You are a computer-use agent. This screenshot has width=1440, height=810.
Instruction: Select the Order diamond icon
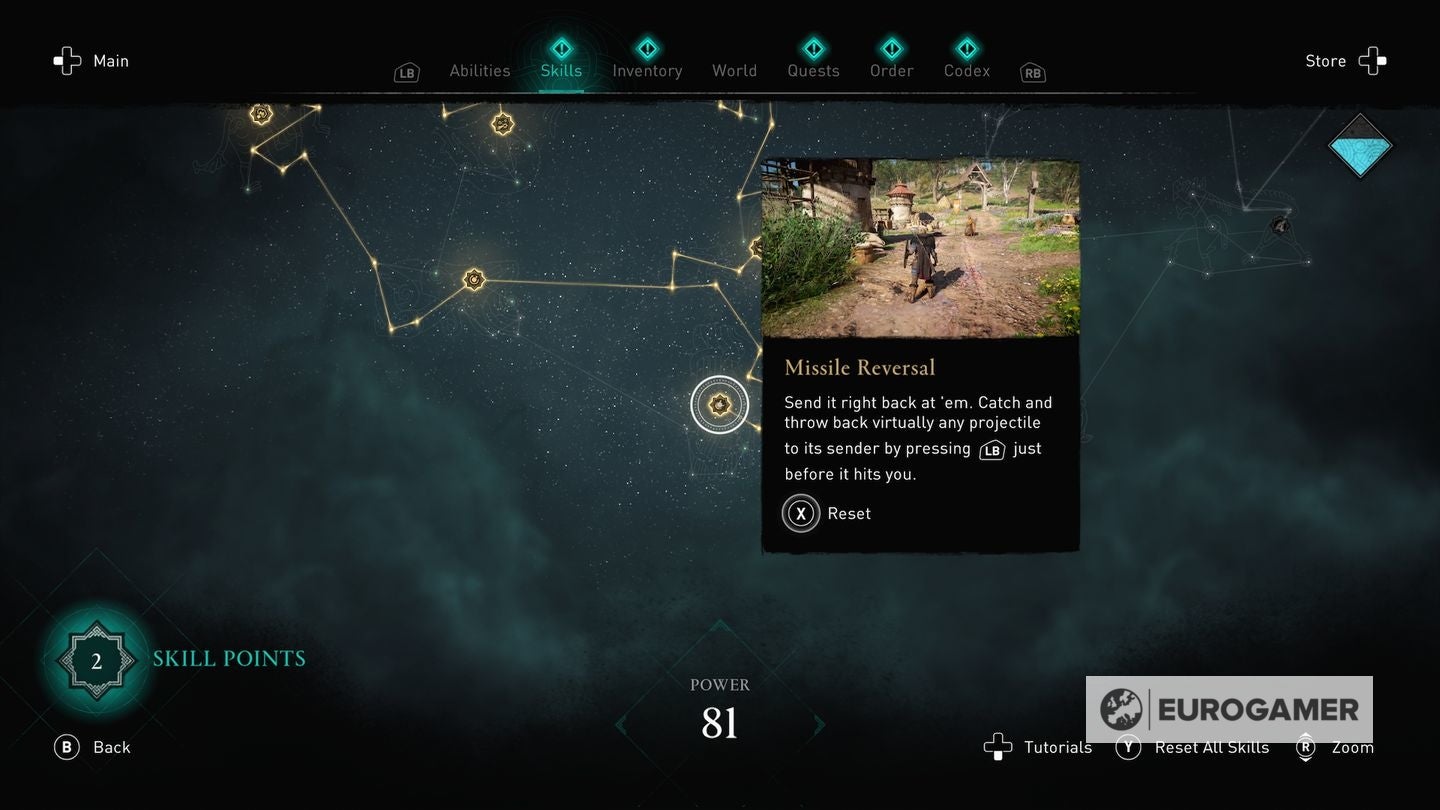891,45
